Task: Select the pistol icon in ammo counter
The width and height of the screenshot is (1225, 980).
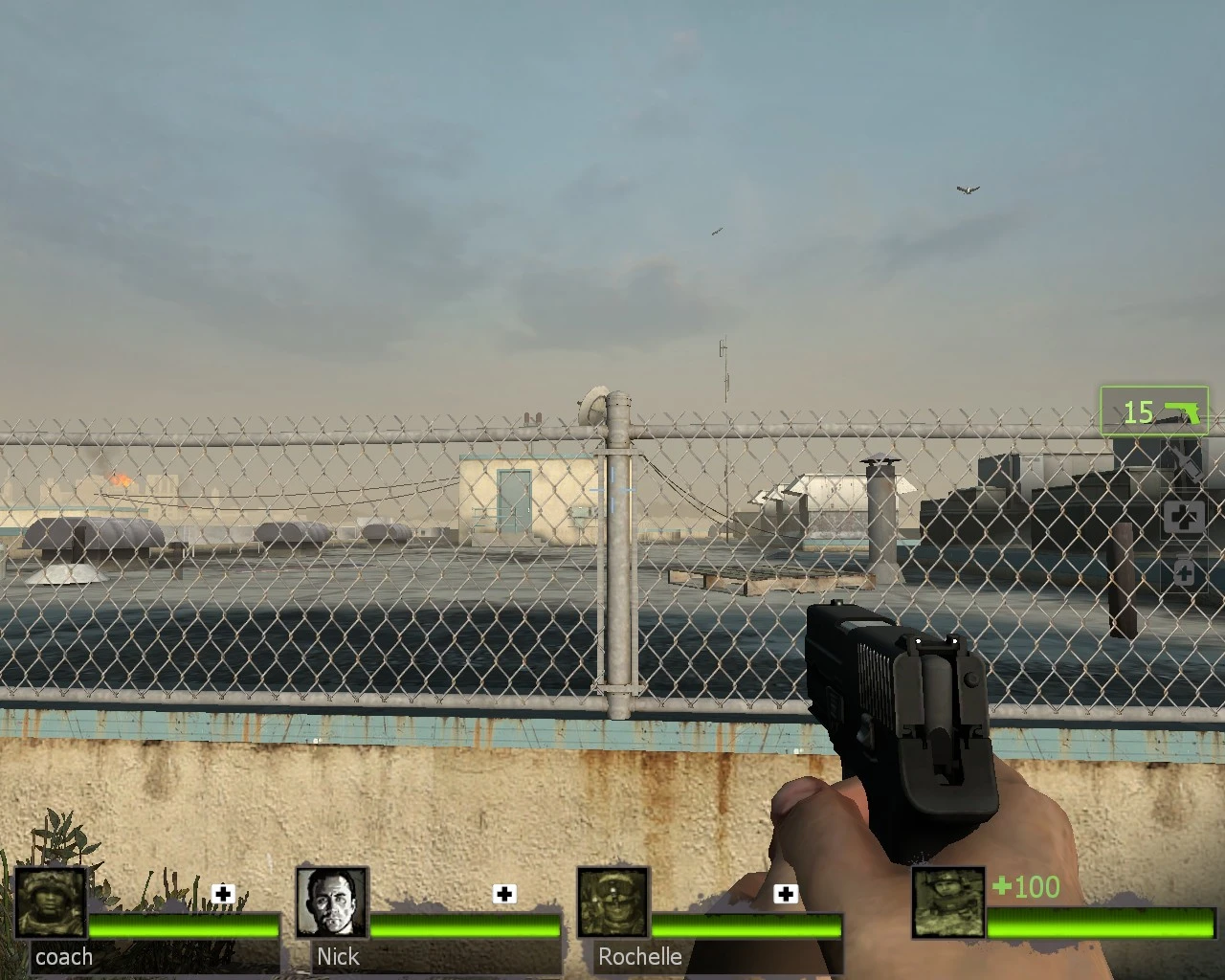Action: pyautogui.click(x=1183, y=412)
